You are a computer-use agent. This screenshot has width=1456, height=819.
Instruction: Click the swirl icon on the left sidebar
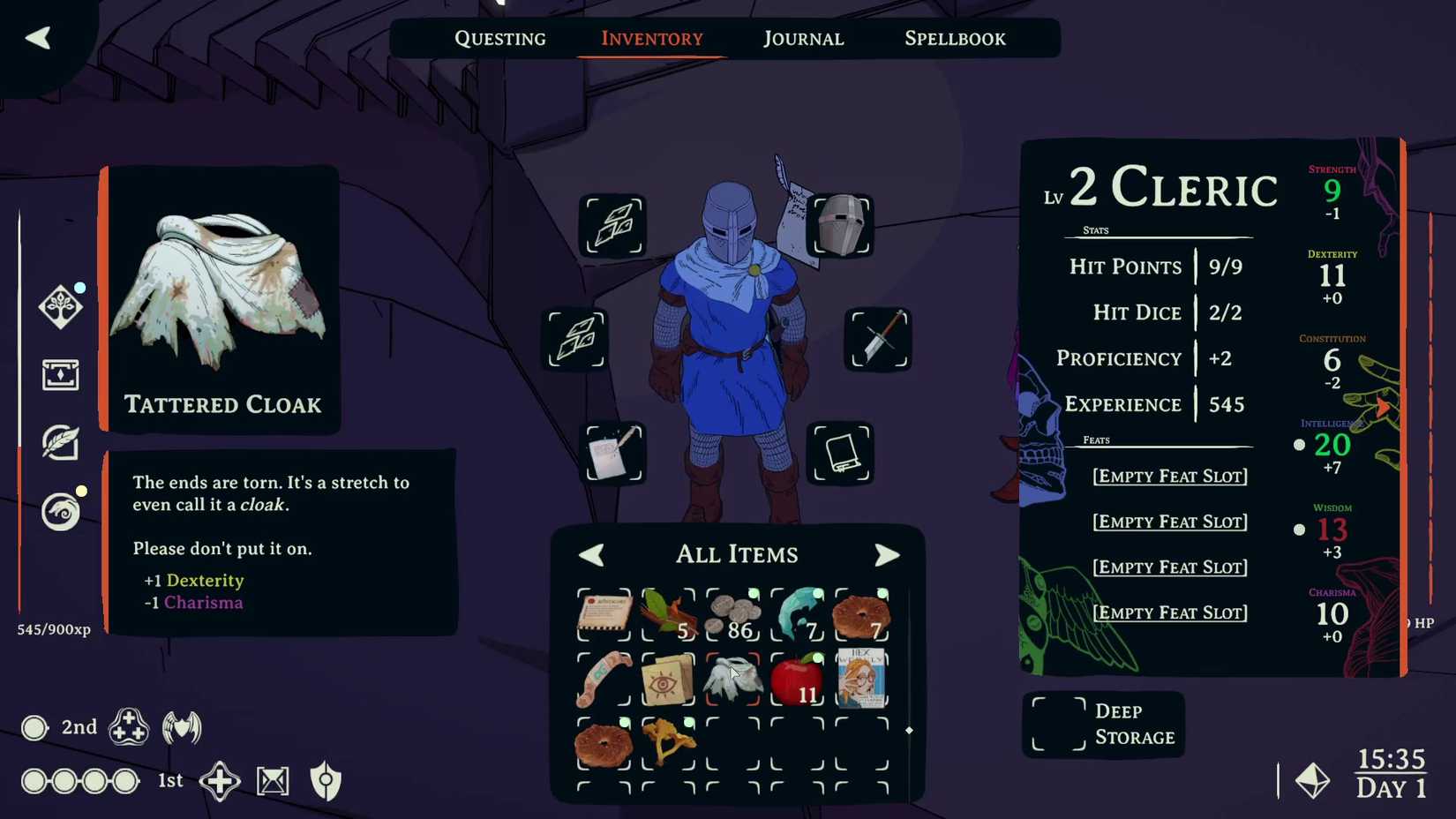tap(60, 512)
